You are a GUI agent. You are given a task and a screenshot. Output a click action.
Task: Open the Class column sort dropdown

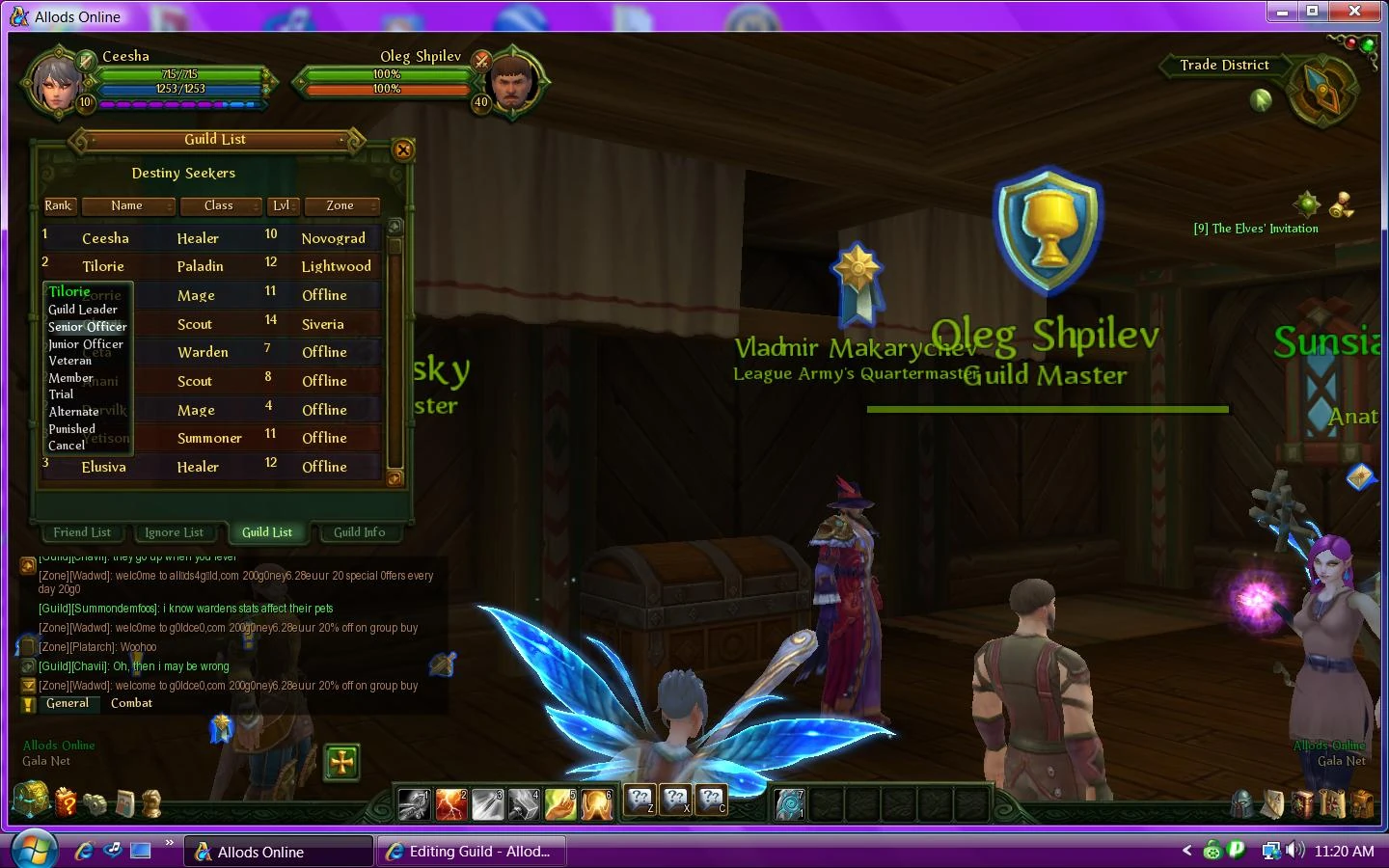pyautogui.click(x=221, y=205)
